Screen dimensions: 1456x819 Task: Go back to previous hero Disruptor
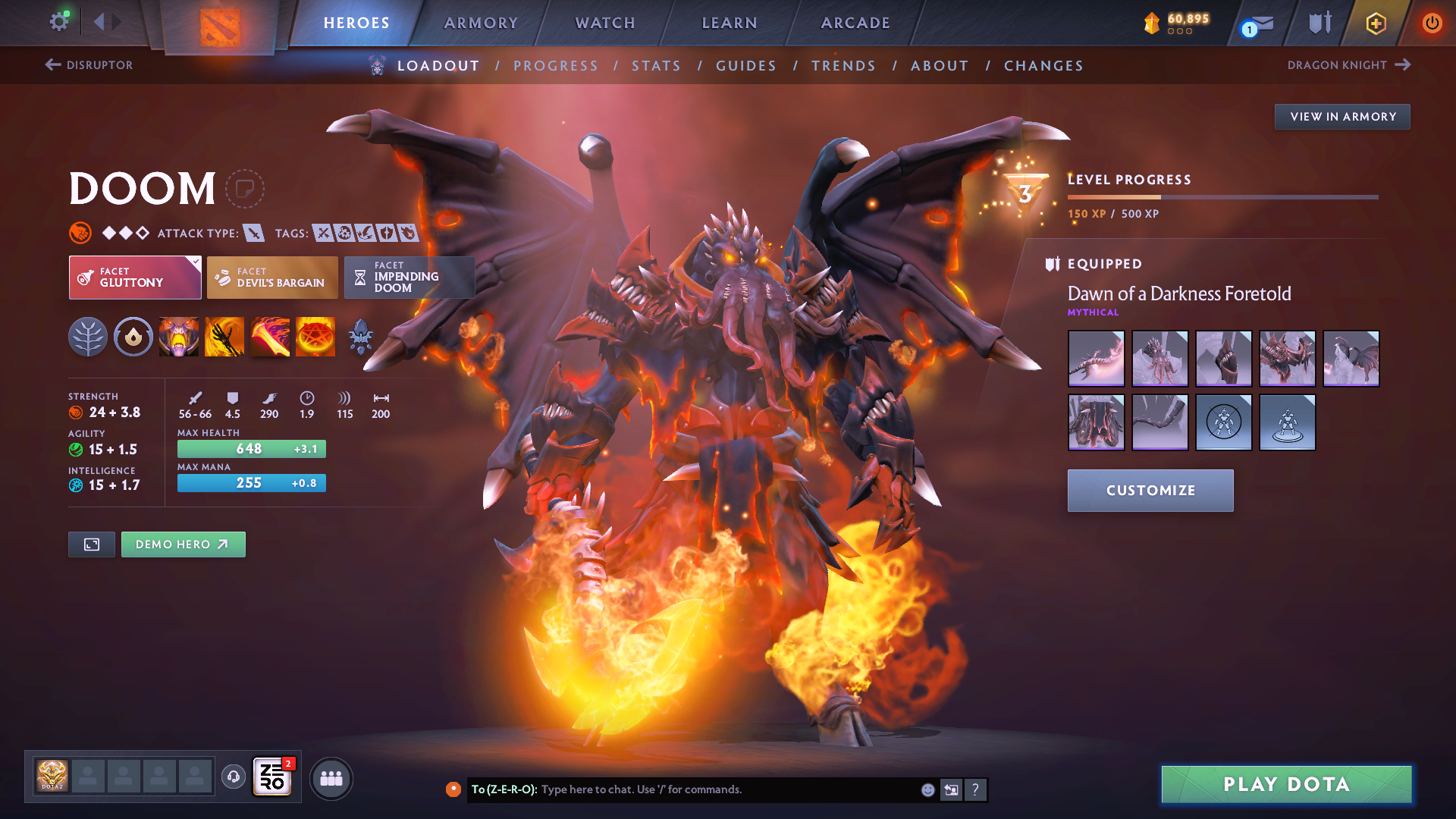click(x=89, y=65)
